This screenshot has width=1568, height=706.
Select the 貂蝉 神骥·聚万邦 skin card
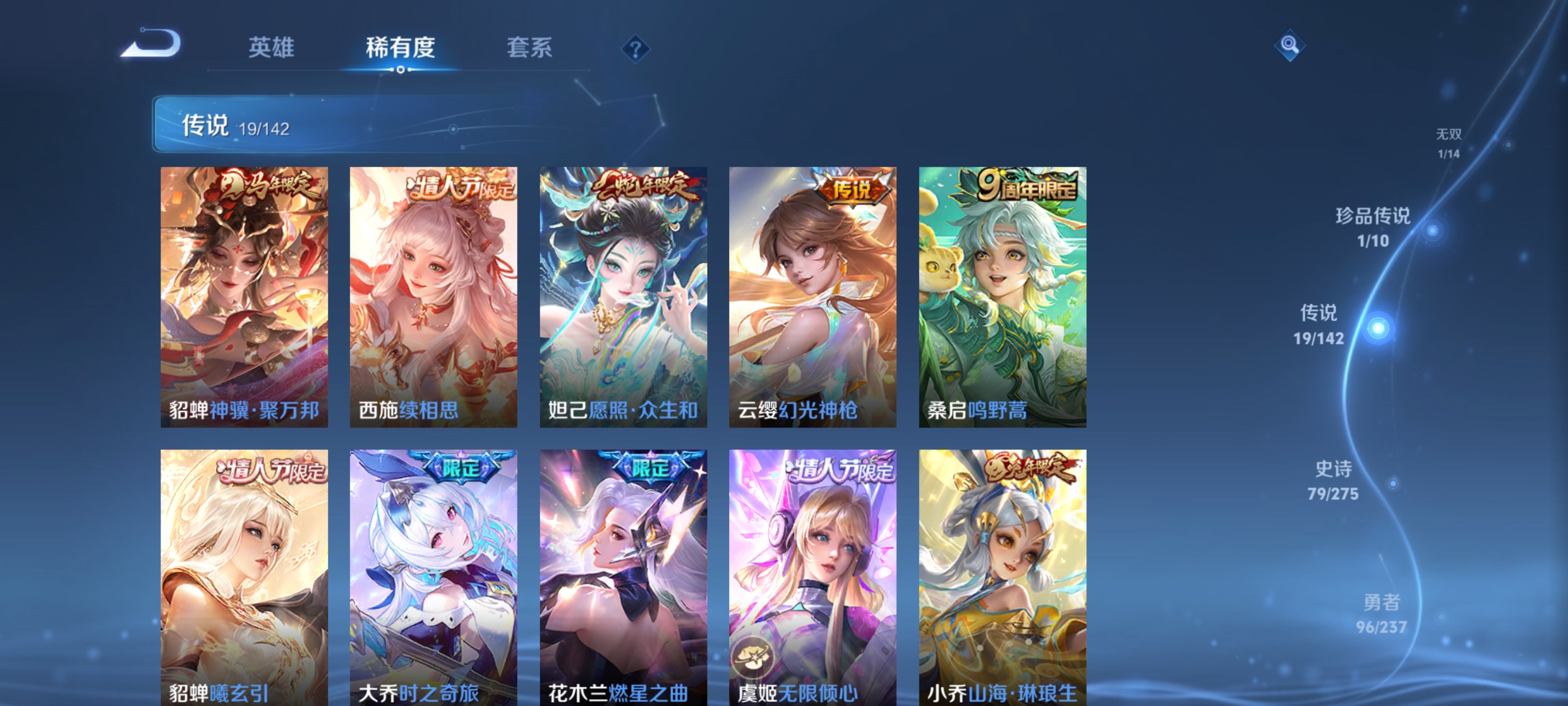coord(245,299)
